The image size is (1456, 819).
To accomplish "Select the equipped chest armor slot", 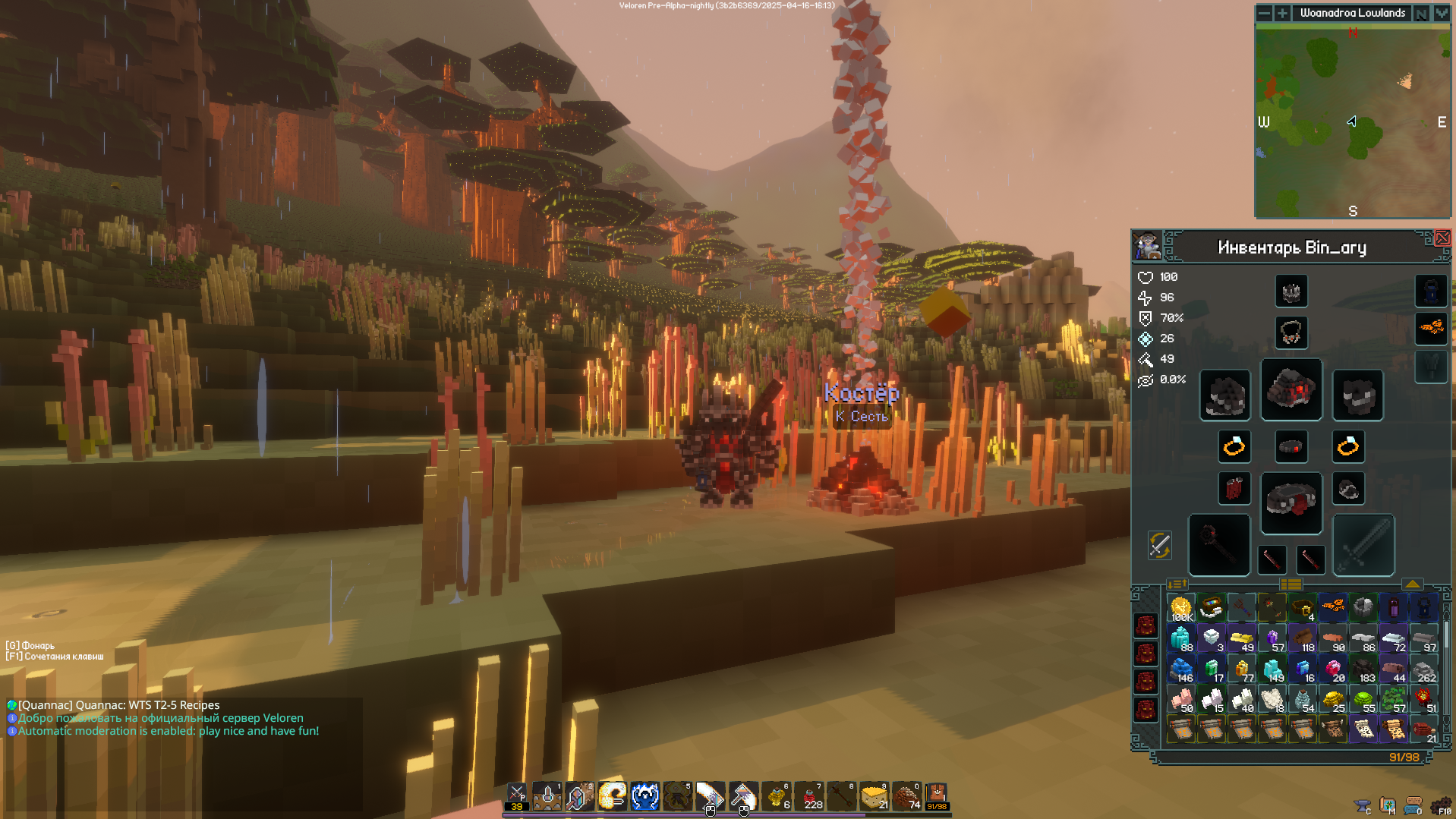I will [1291, 390].
